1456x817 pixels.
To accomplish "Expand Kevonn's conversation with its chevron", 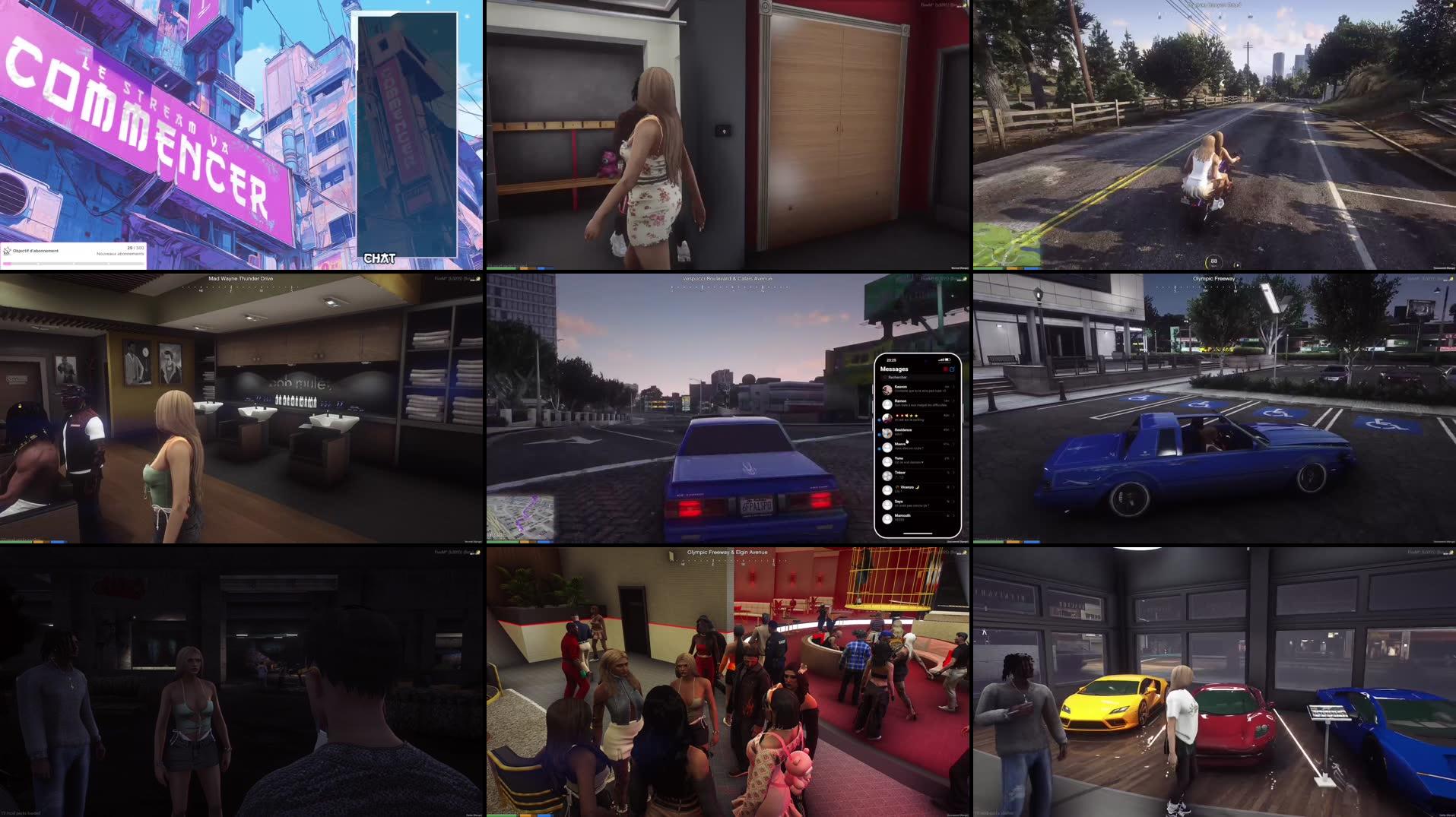I will coord(953,387).
